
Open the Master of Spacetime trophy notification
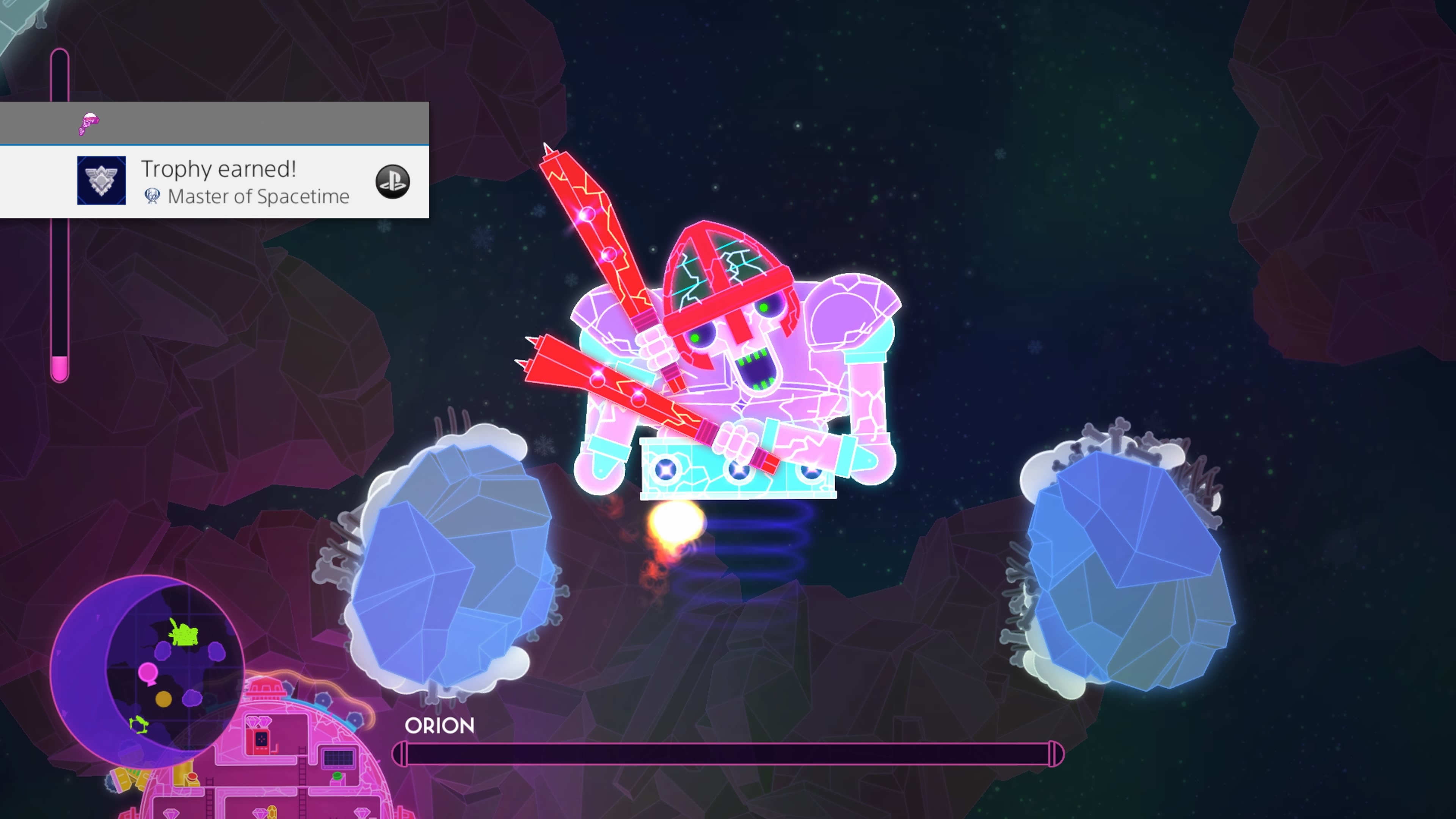[x=245, y=182]
